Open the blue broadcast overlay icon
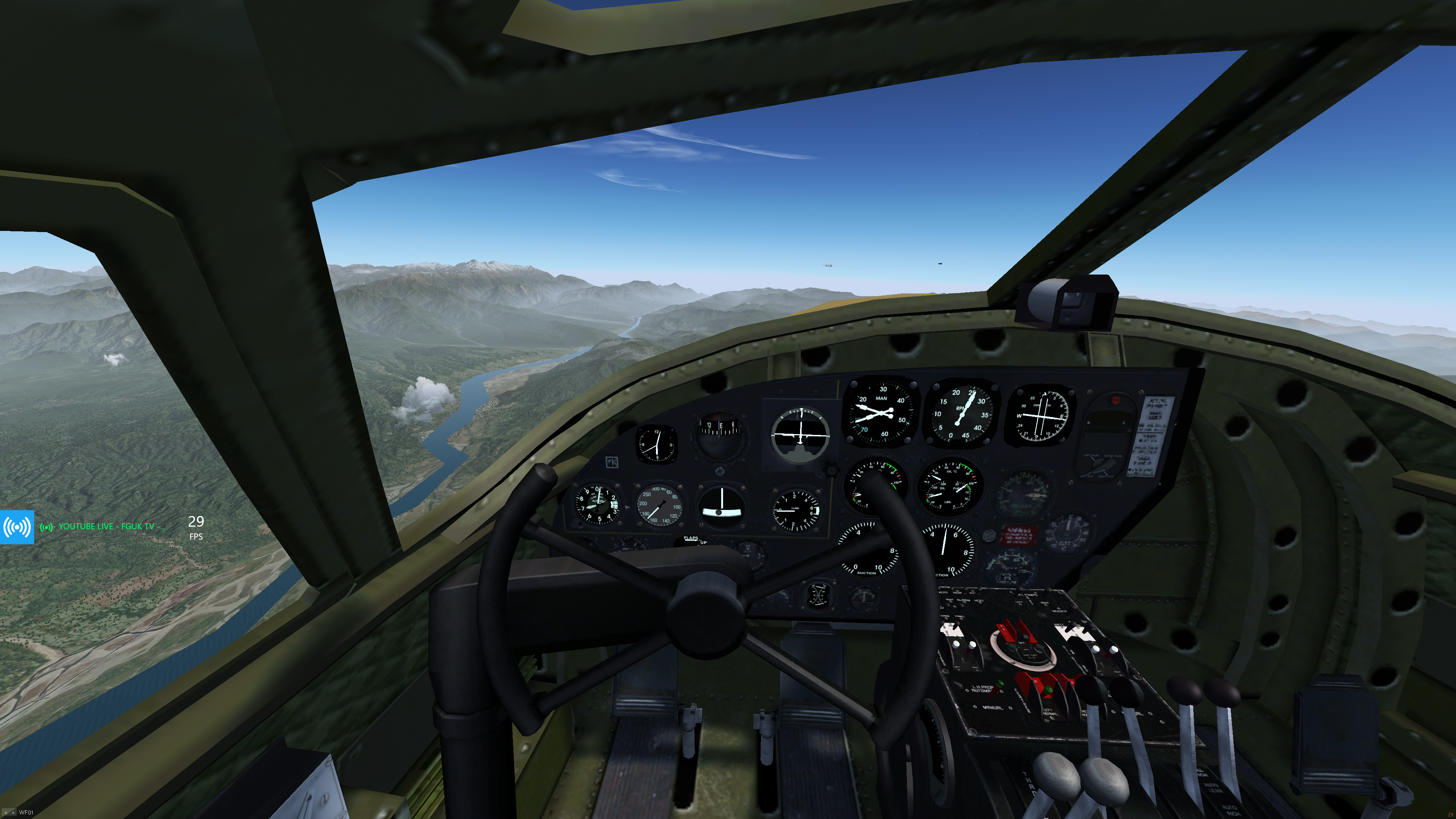1456x819 pixels. [17, 527]
